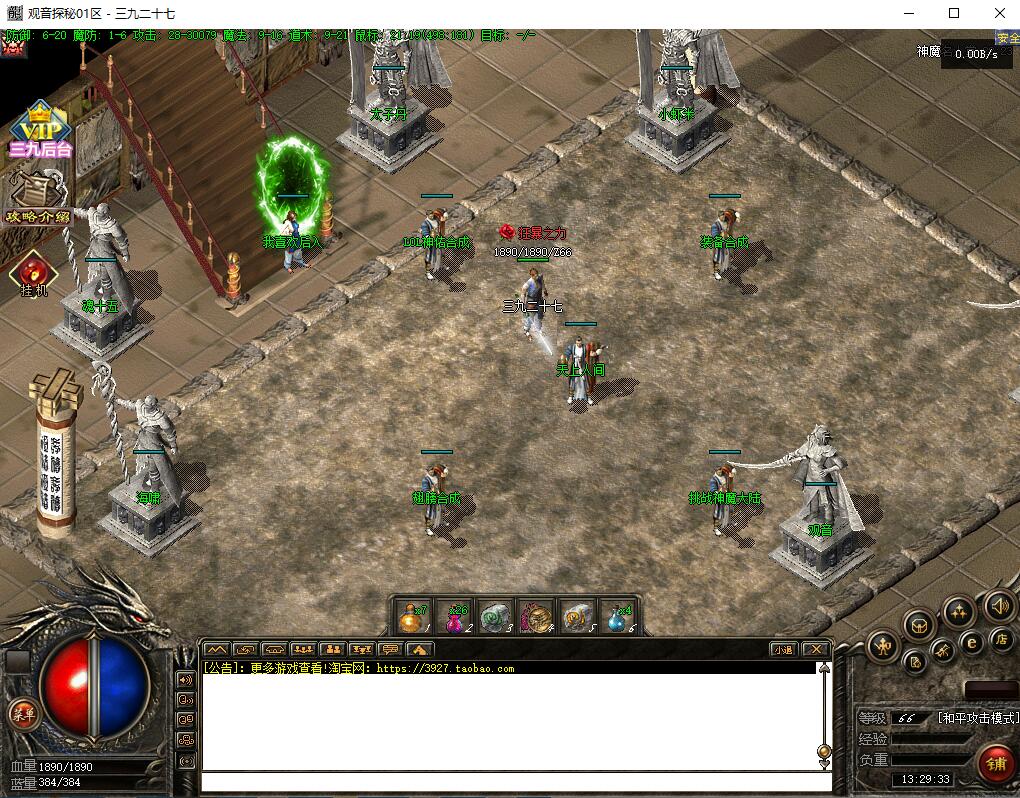The image size is (1020, 798).
Task: Close the chat bar with the X button
Action: (816, 649)
